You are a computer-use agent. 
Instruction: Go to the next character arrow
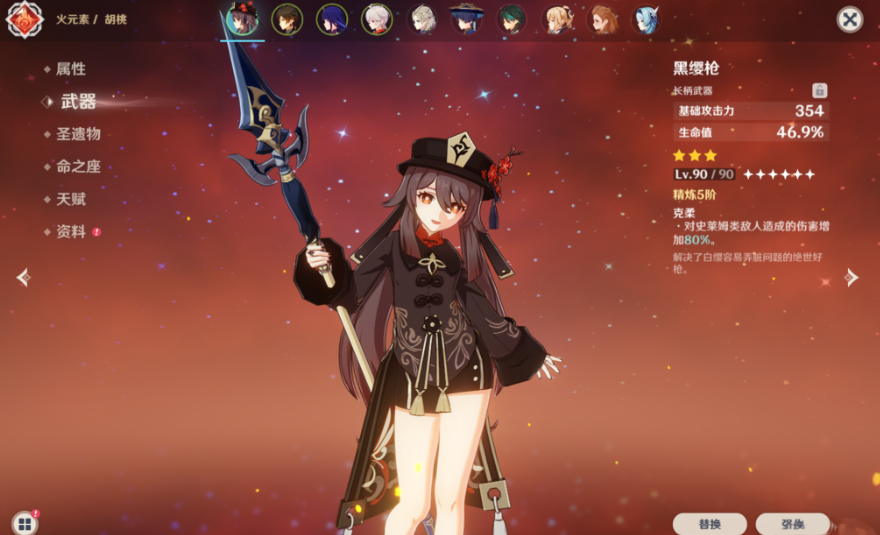851,277
